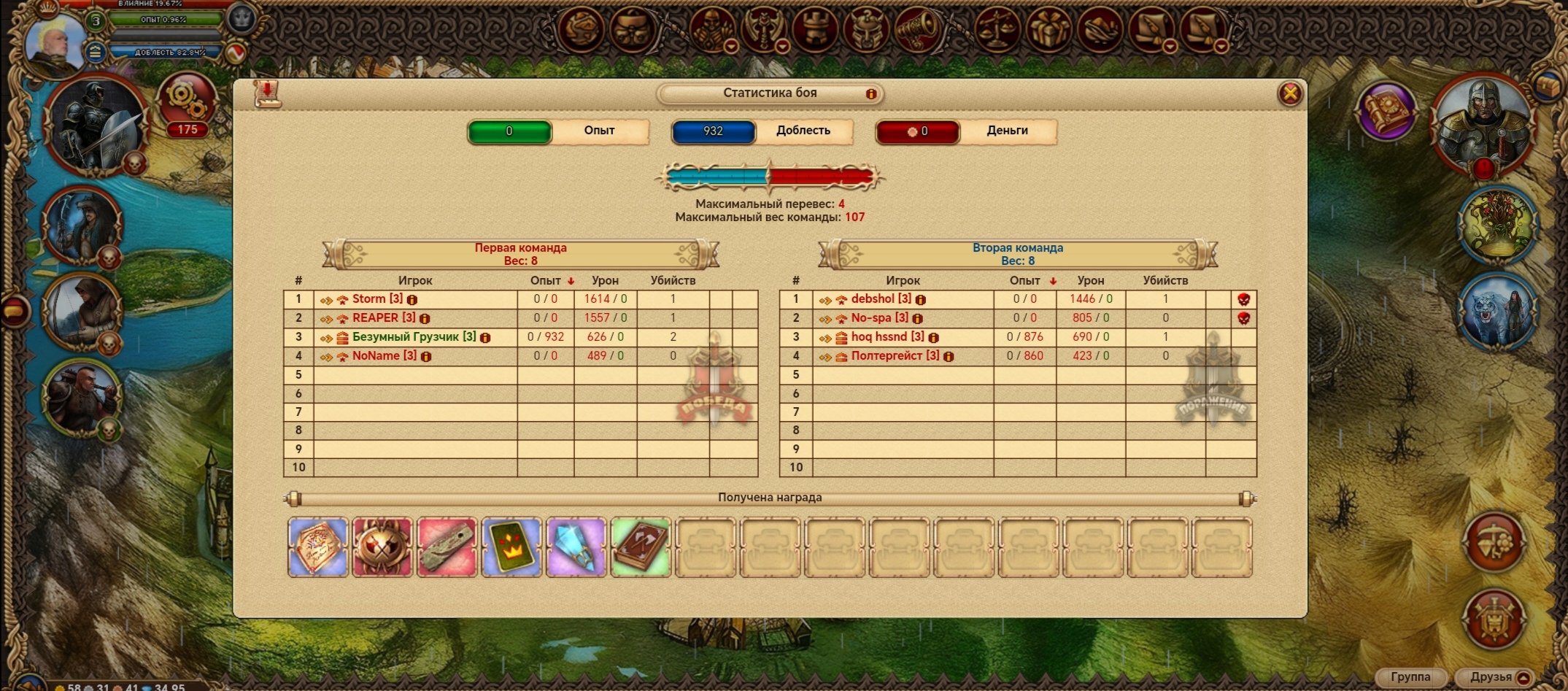Click the megaphone horn icon

coord(916,30)
